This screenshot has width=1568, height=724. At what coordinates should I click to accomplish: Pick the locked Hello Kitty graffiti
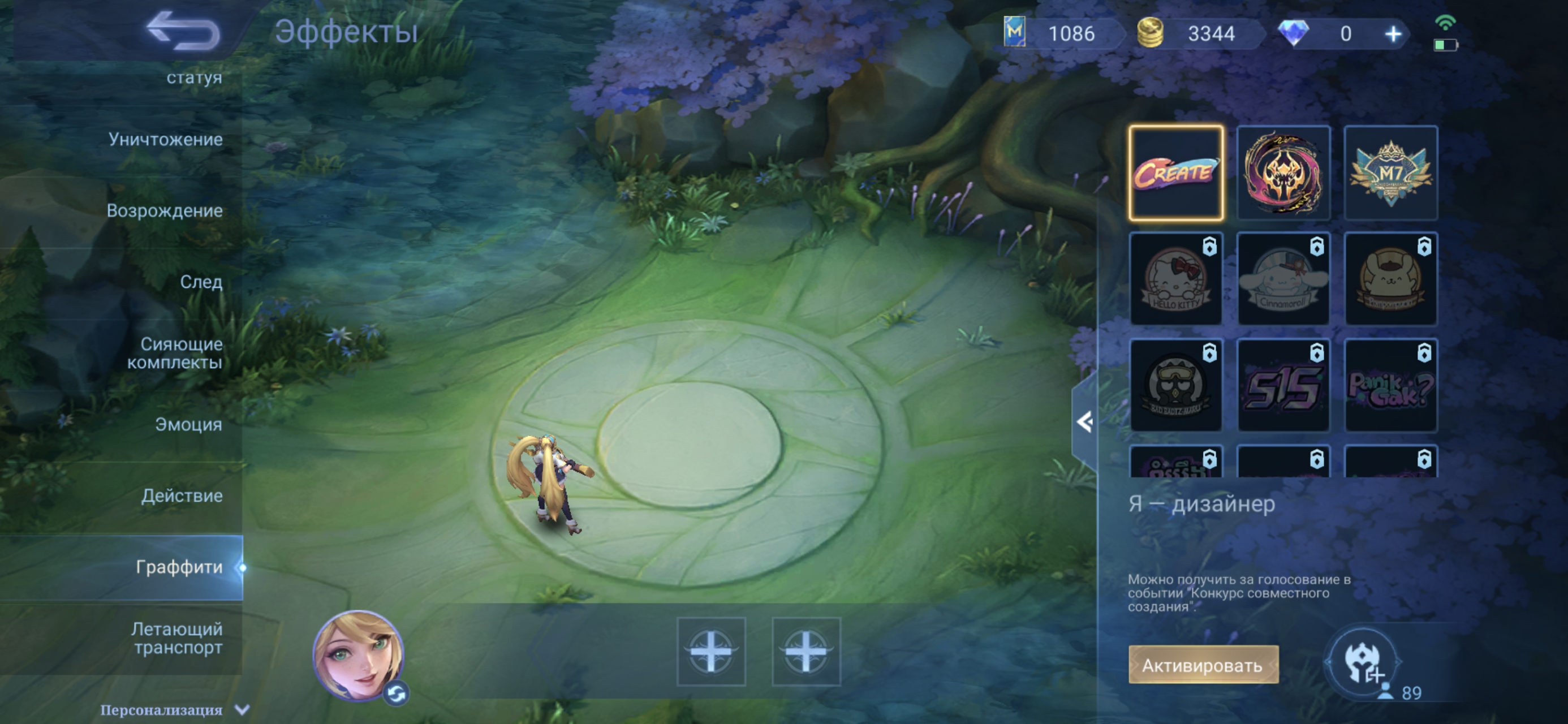[1175, 279]
